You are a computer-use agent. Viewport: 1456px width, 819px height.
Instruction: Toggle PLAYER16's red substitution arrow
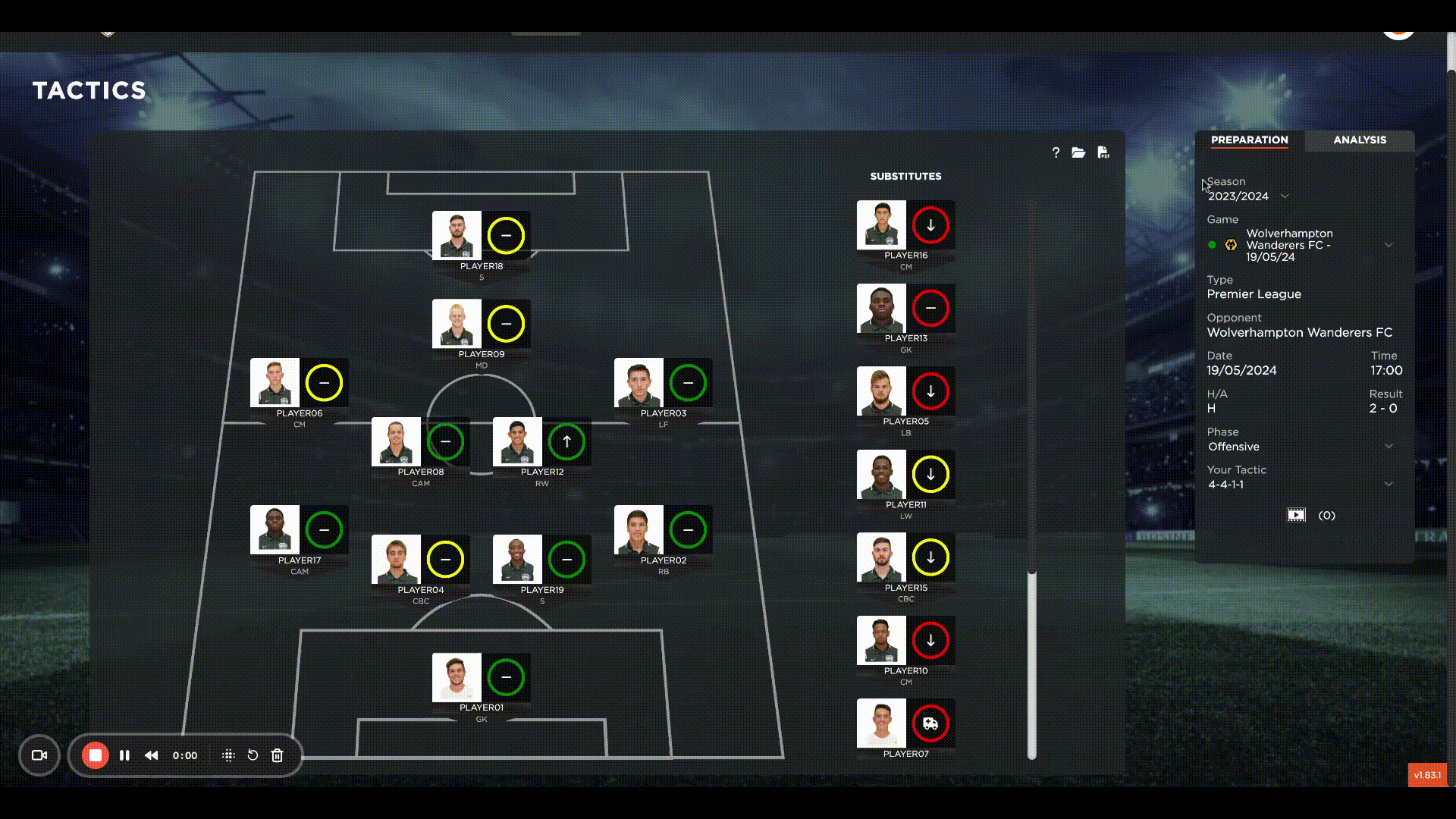click(x=930, y=224)
